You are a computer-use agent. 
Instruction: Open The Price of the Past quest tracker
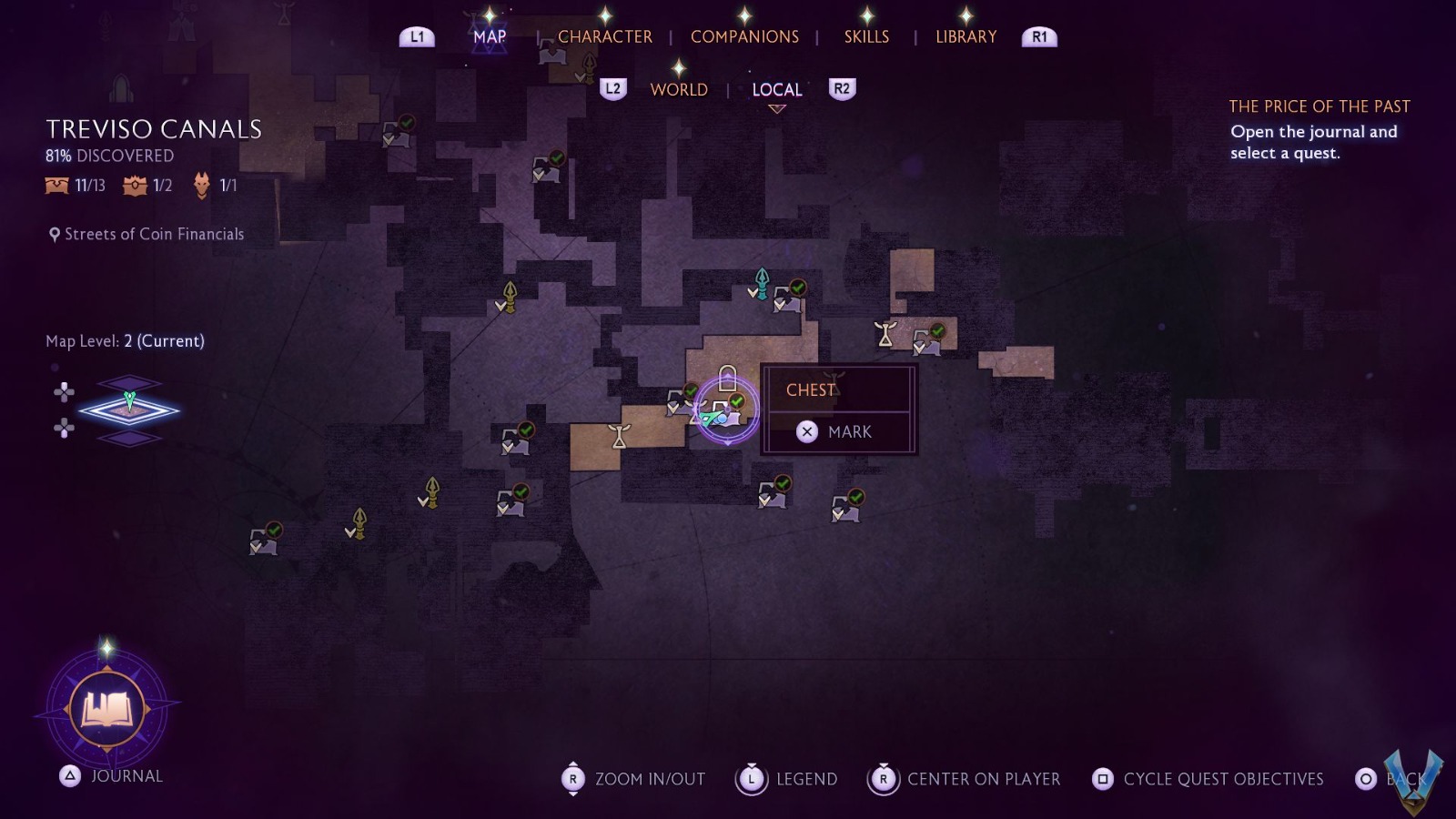(1319, 106)
